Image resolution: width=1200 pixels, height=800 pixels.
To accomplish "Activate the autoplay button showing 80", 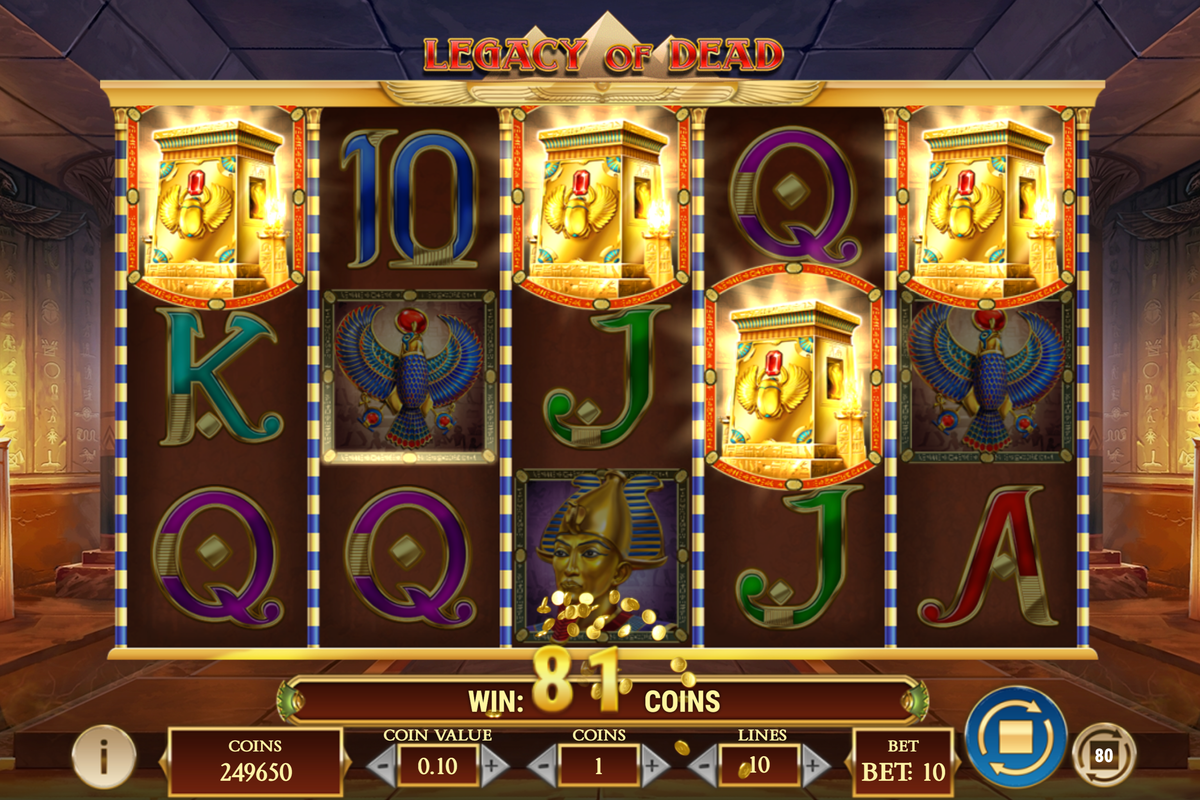I will pyautogui.click(x=1102, y=755).
